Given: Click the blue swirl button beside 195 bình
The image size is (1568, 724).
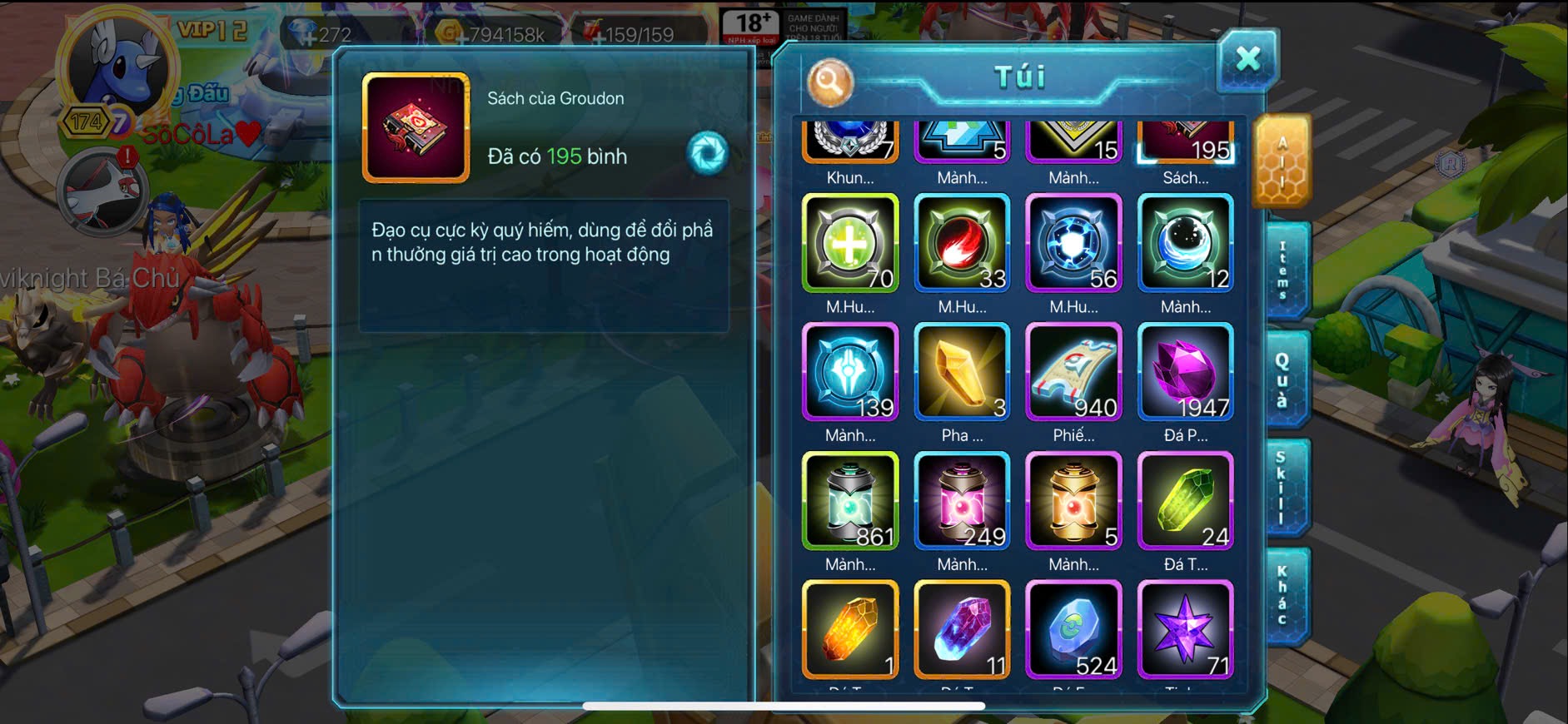Looking at the screenshot, I should coord(708,153).
